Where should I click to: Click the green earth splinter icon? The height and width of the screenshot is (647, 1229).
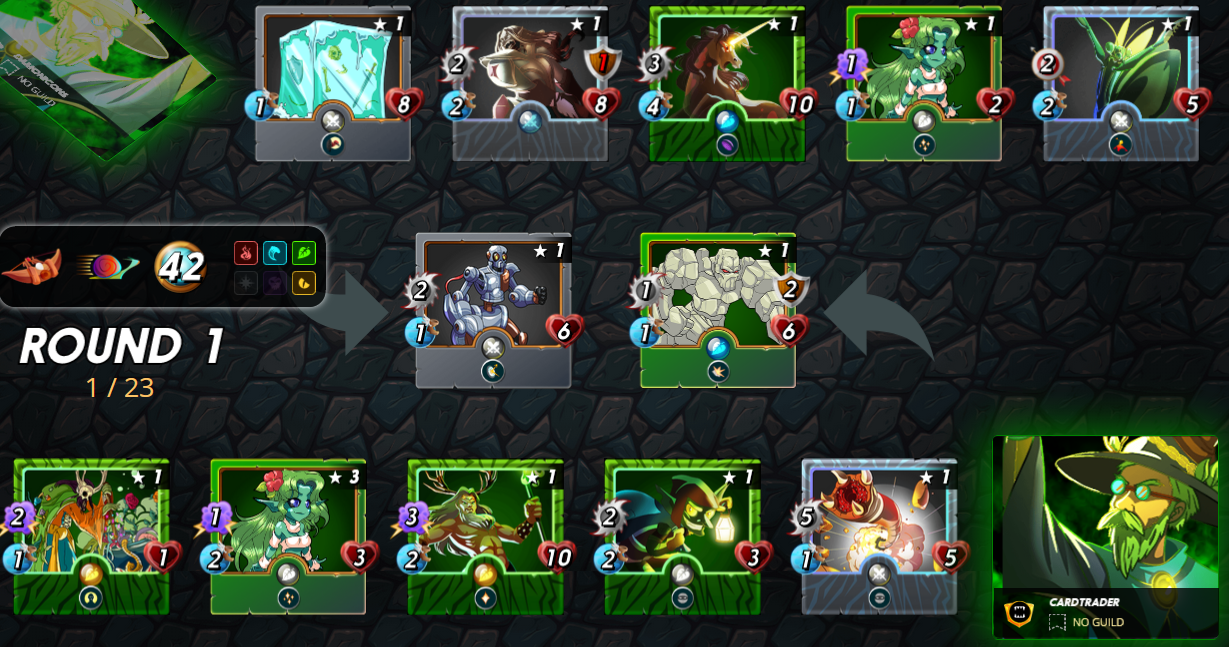(x=304, y=253)
